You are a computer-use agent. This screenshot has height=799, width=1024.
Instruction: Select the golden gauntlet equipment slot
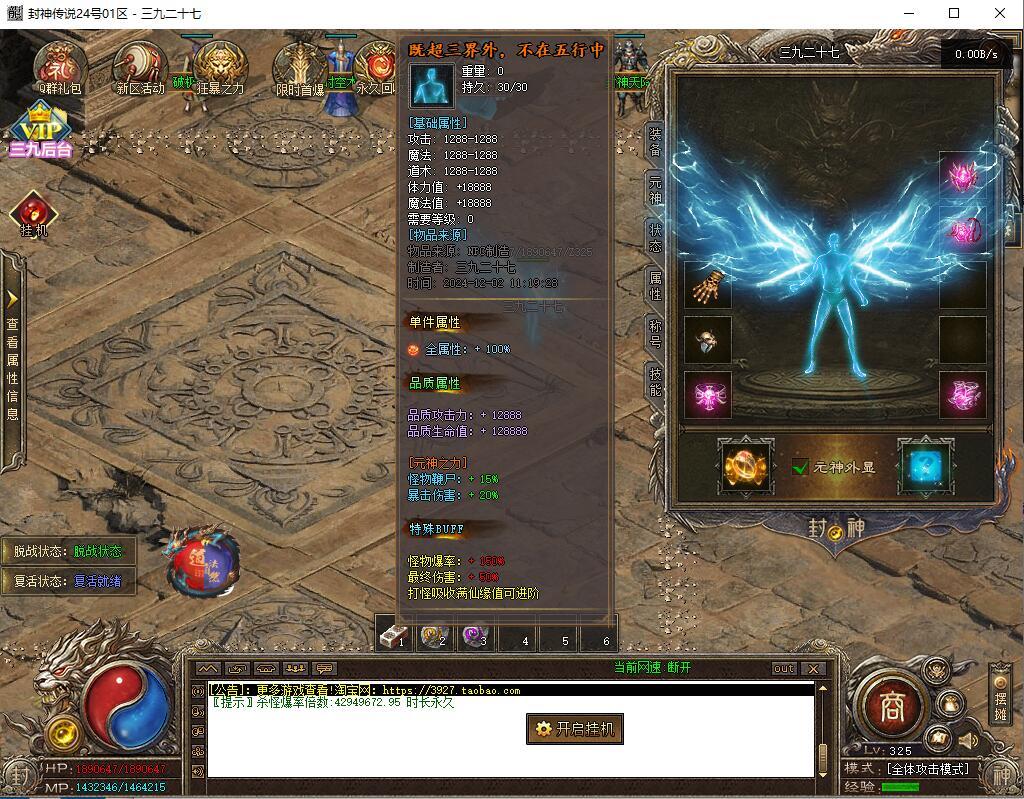[708, 285]
